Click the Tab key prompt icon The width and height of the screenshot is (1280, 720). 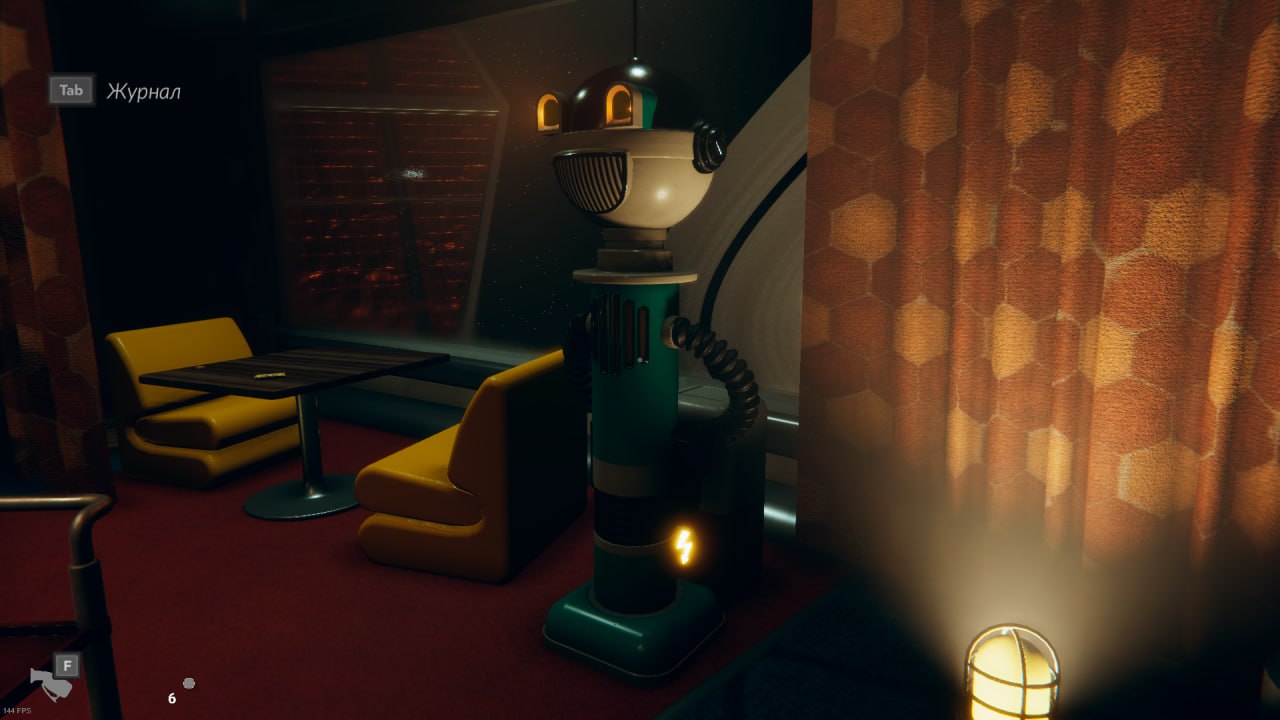(69, 90)
